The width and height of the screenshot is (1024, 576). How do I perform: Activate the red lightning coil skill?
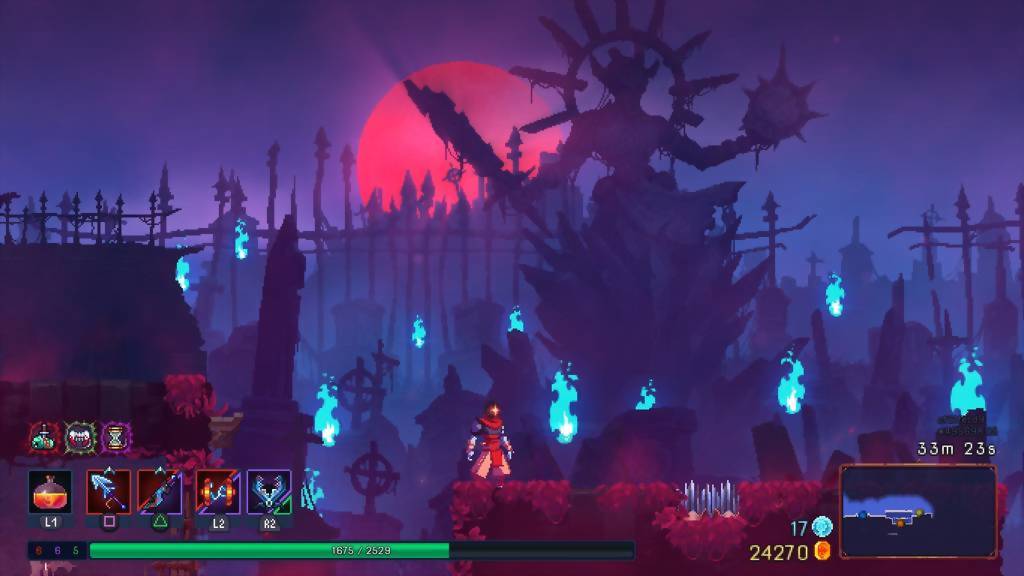(x=217, y=492)
